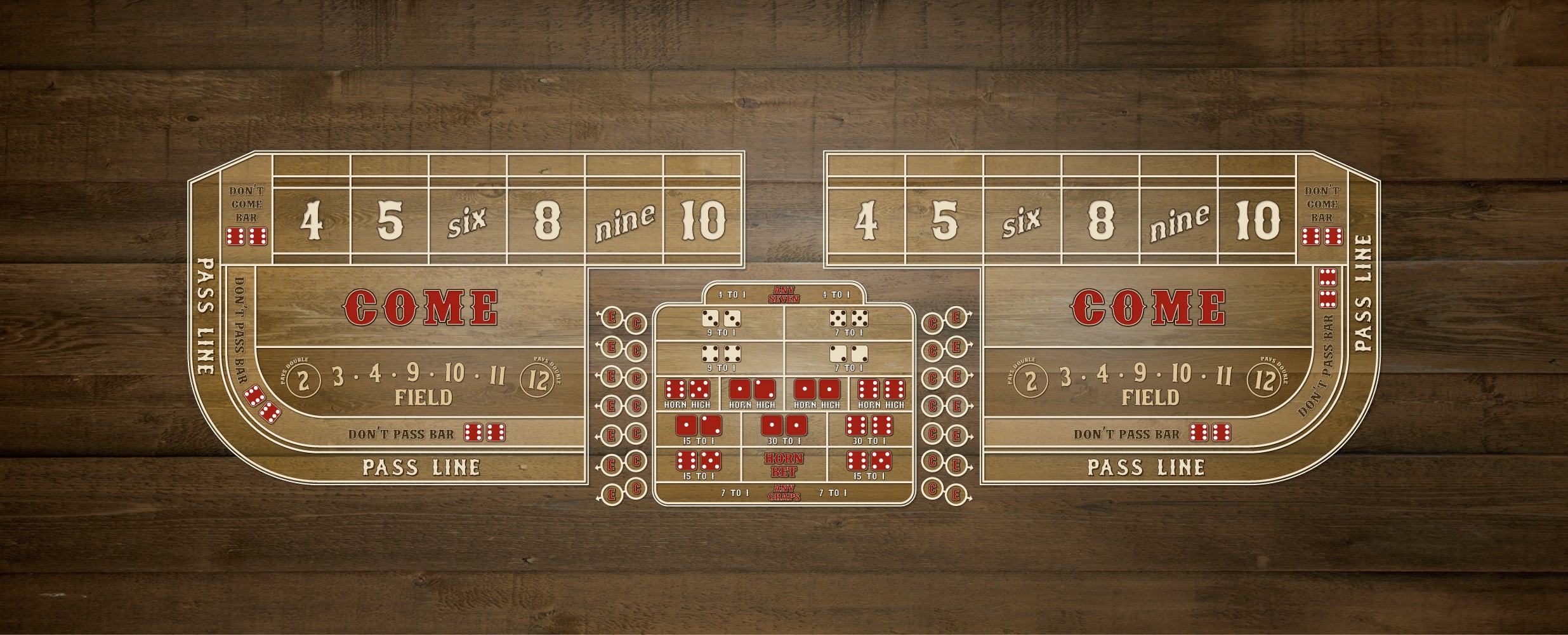Place a bet on one-two at 15 to 1
The width and height of the screenshot is (1568, 635).
698,430
